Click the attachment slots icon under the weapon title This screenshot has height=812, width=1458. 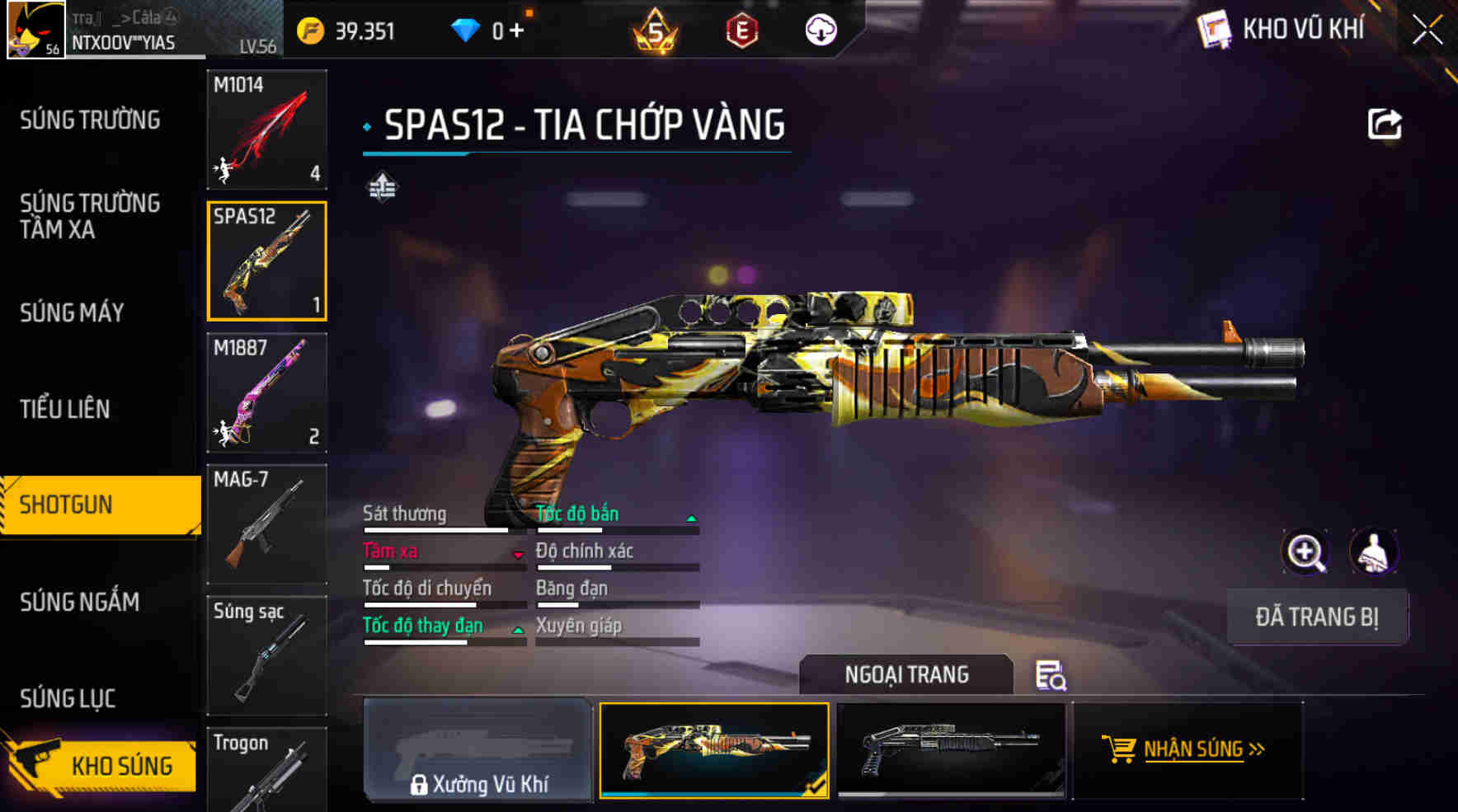(x=382, y=186)
